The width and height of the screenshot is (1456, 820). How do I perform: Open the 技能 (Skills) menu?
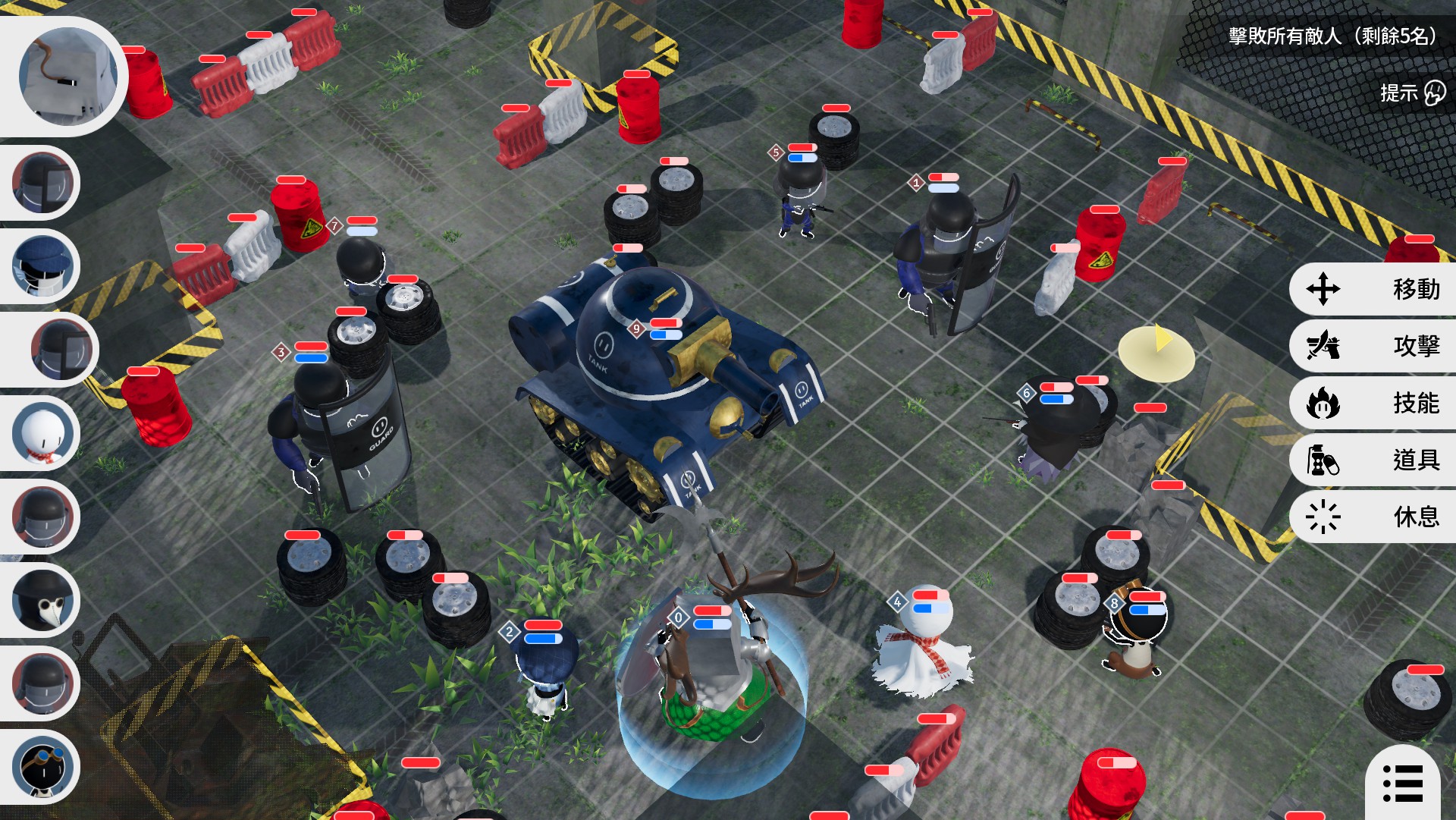click(x=1373, y=403)
